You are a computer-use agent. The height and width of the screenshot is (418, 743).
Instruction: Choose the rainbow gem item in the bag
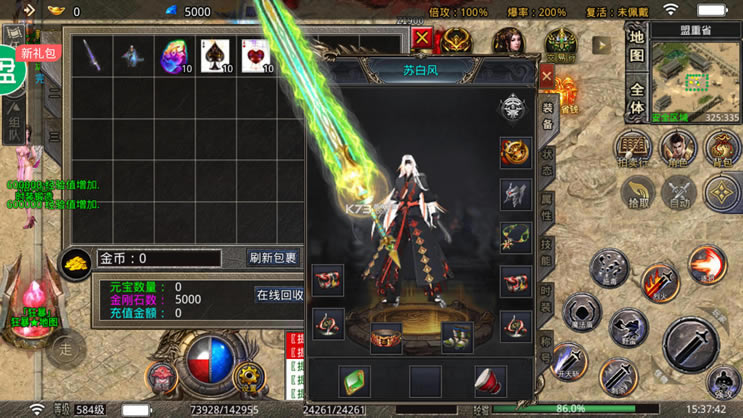pos(176,56)
